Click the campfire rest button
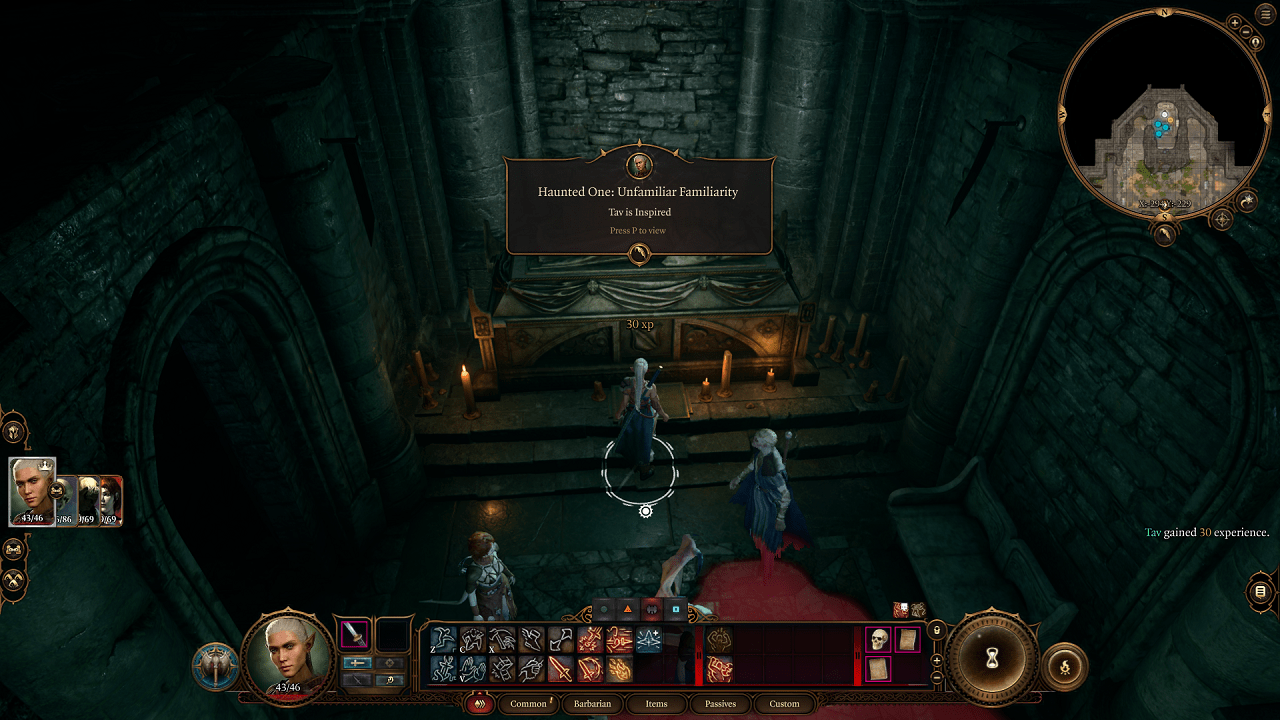1280x720 pixels. [x=1064, y=665]
